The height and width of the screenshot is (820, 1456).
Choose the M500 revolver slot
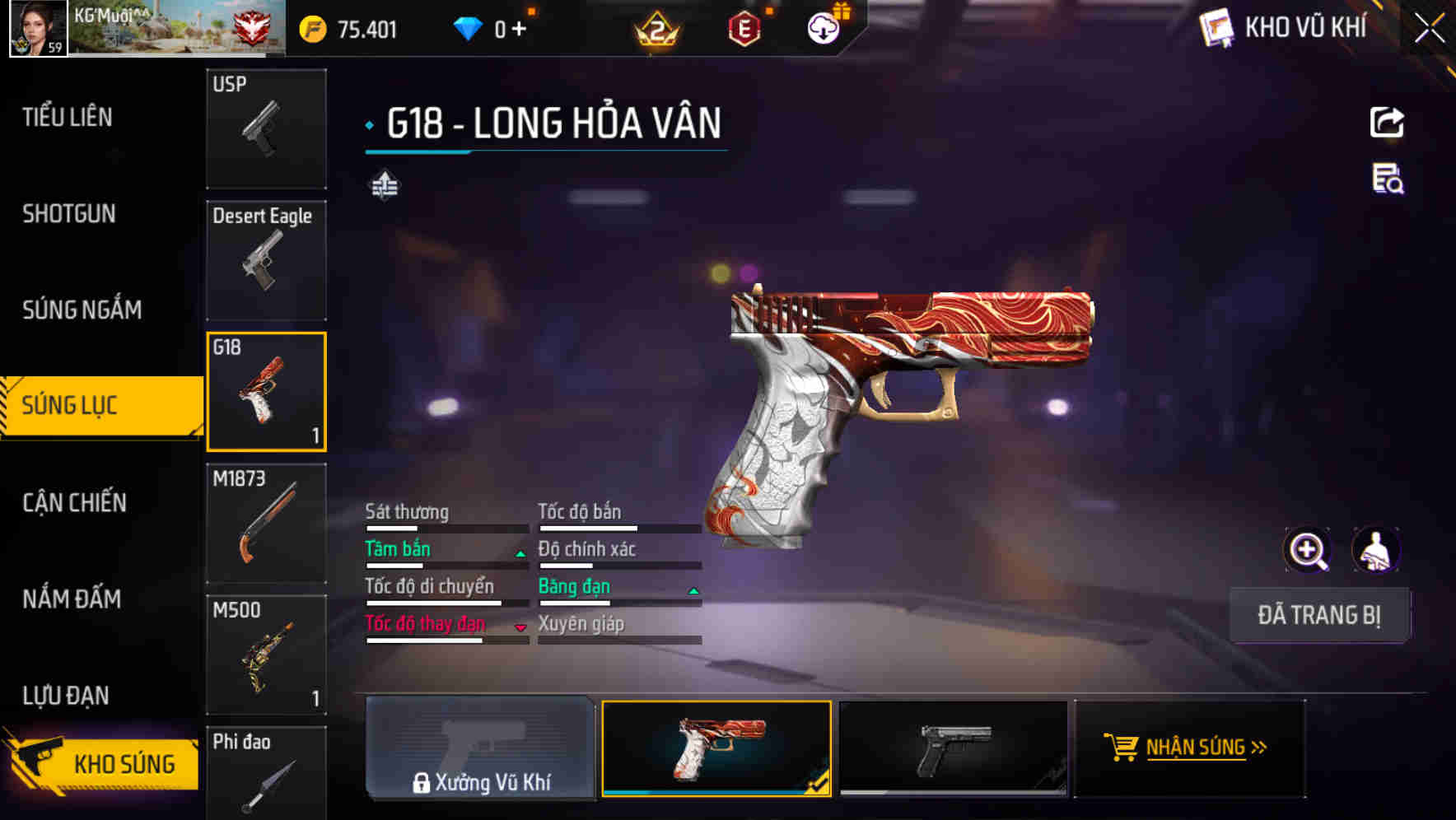click(x=266, y=655)
